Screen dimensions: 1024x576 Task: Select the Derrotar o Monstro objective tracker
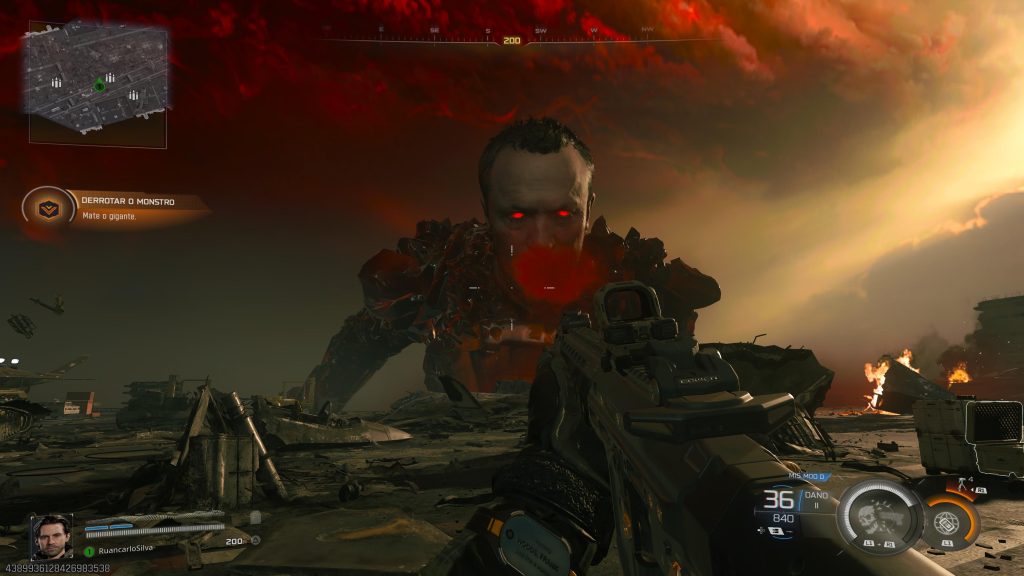point(115,207)
